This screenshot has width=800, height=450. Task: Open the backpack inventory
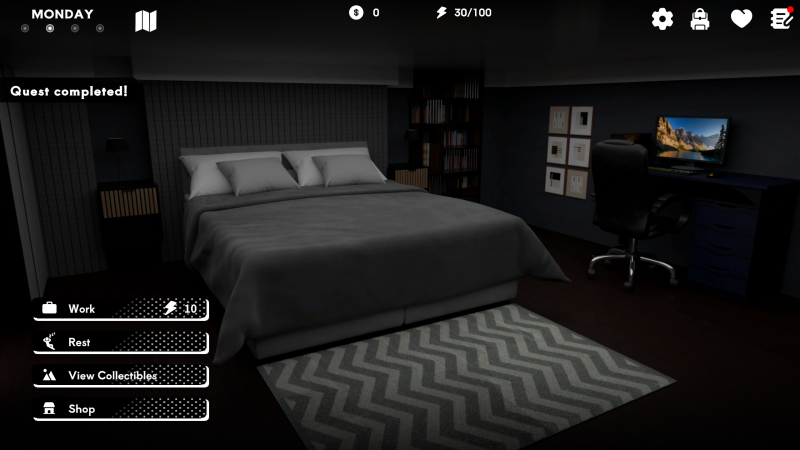(x=700, y=19)
